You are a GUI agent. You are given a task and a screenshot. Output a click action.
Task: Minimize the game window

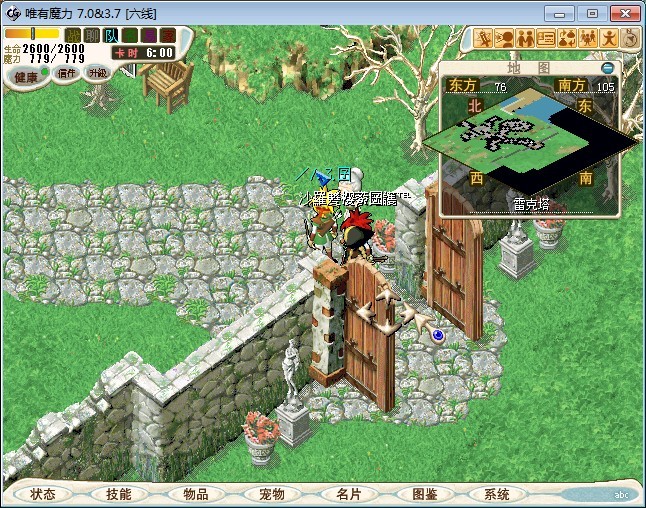(563, 13)
